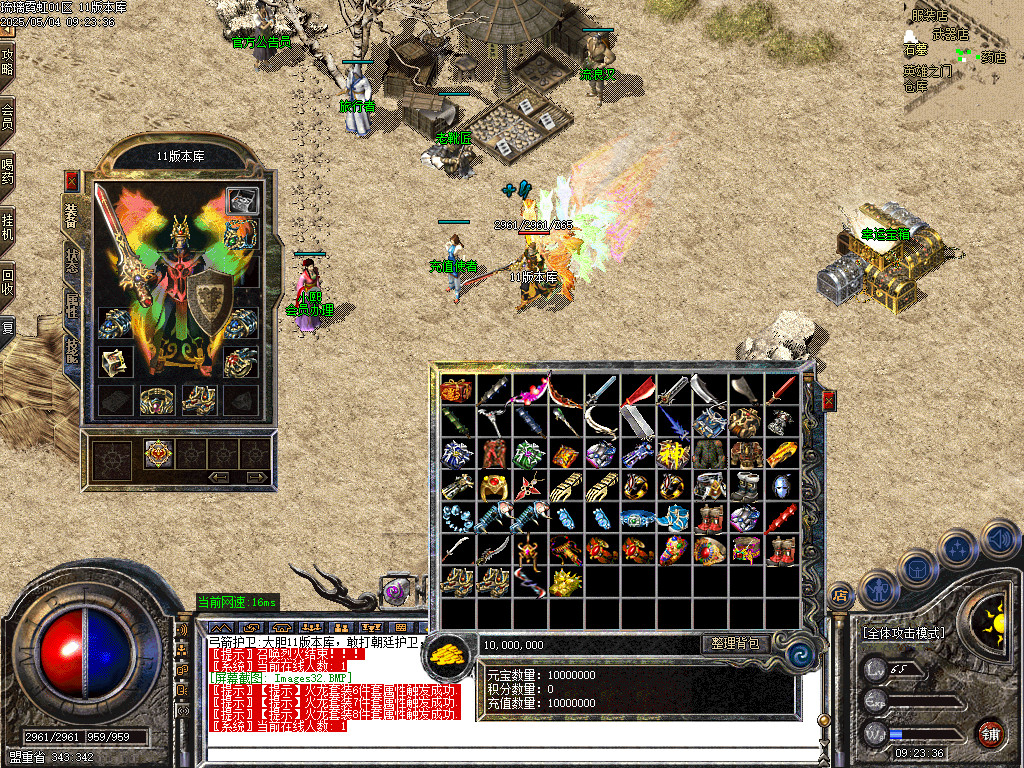Switch to the 状态 status tab
Screen dimensions: 1024x768
72,258
